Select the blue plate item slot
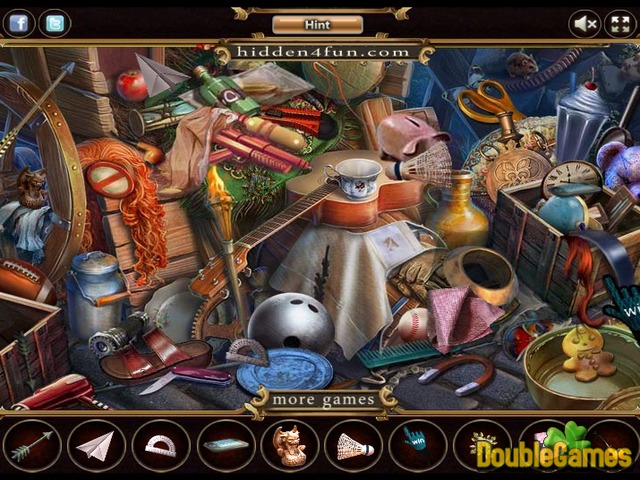The image size is (640, 480). point(224,444)
